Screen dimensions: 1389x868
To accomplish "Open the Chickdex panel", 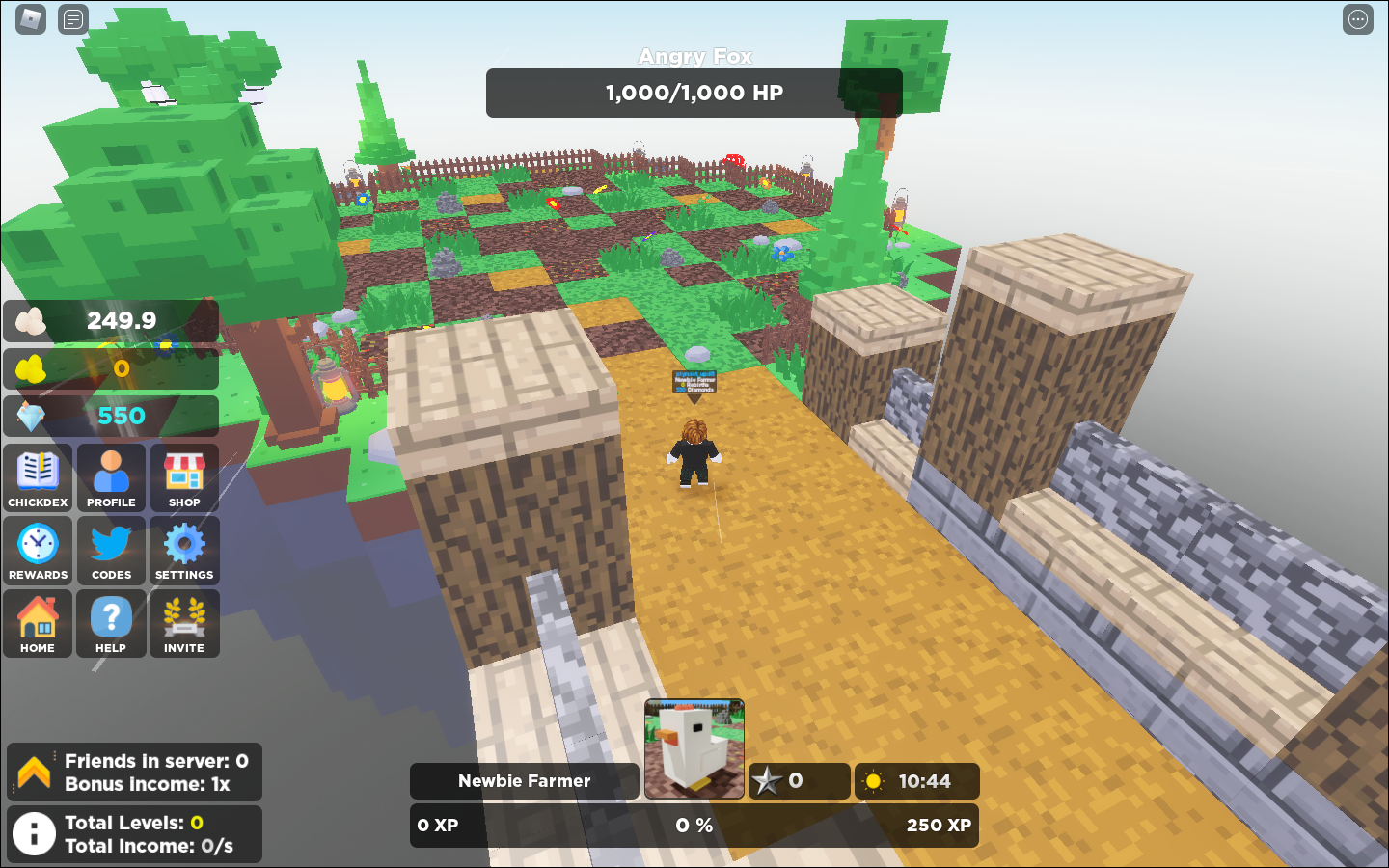I will [x=38, y=477].
